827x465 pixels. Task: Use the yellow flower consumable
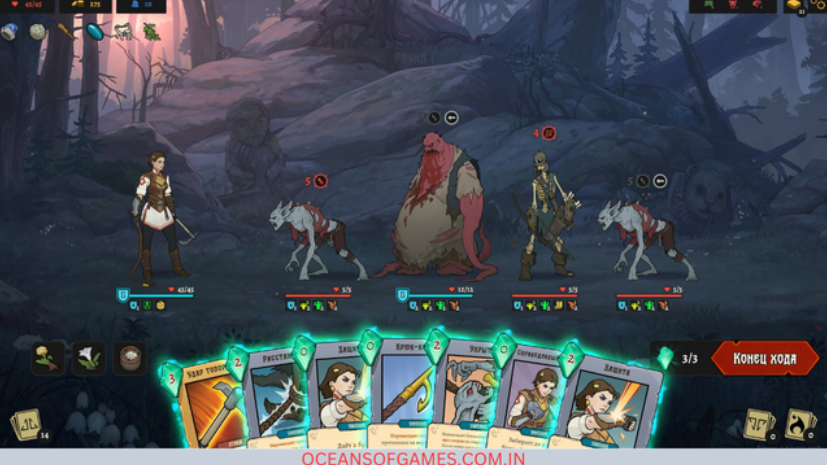tap(48, 357)
